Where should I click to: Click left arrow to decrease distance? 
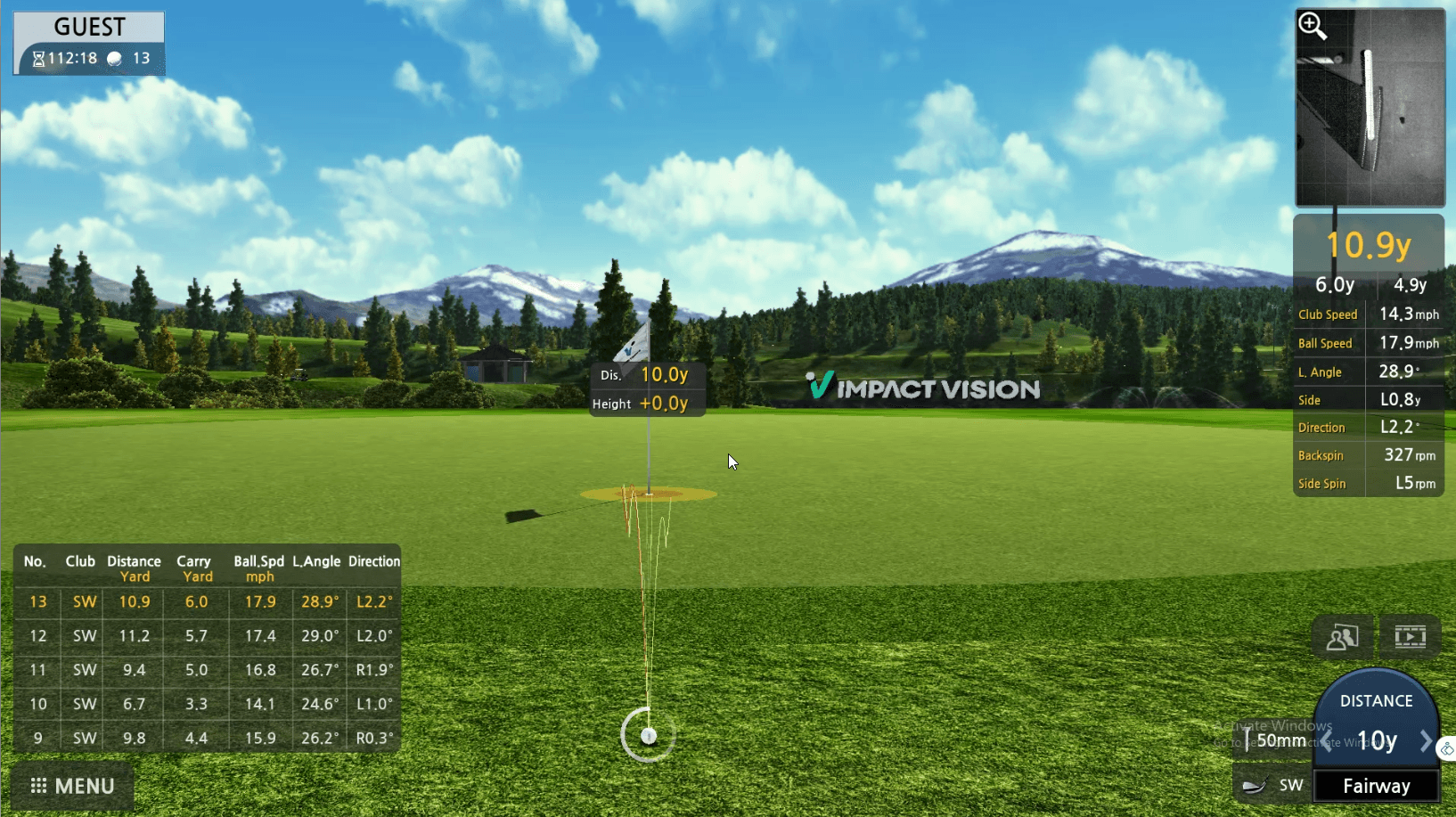[x=1327, y=740]
